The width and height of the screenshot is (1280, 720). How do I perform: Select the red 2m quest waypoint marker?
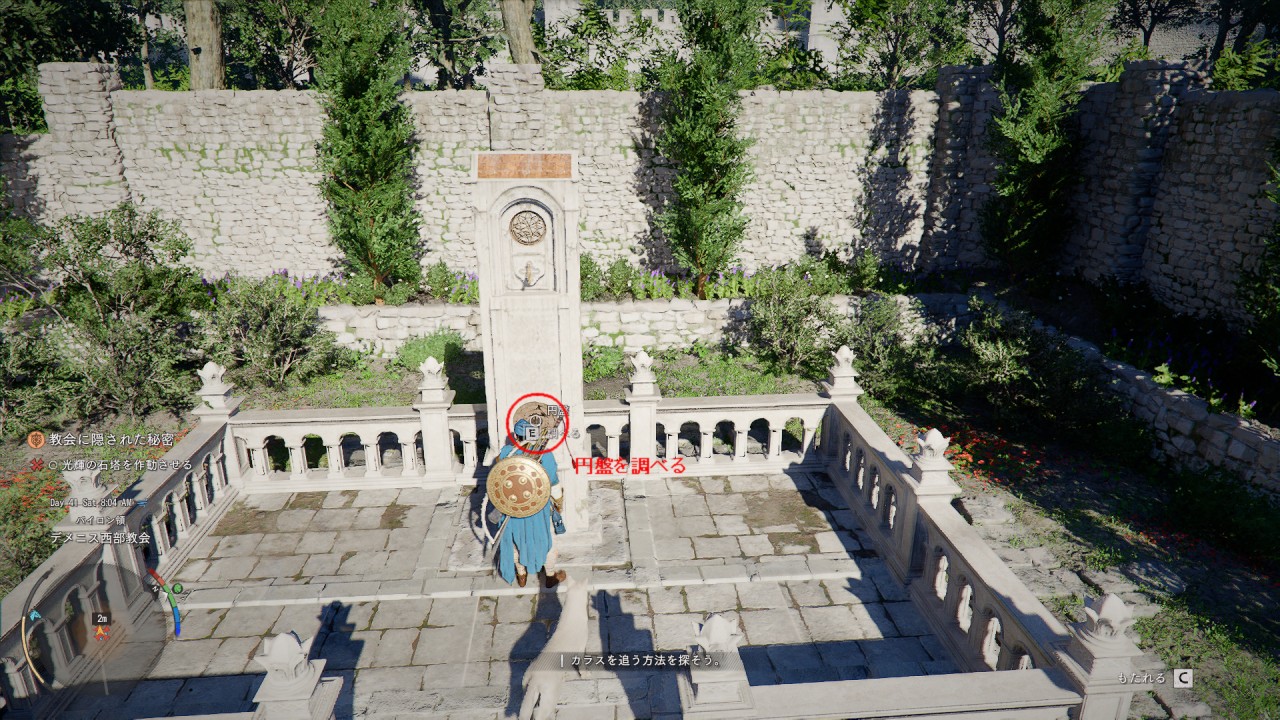[x=101, y=632]
